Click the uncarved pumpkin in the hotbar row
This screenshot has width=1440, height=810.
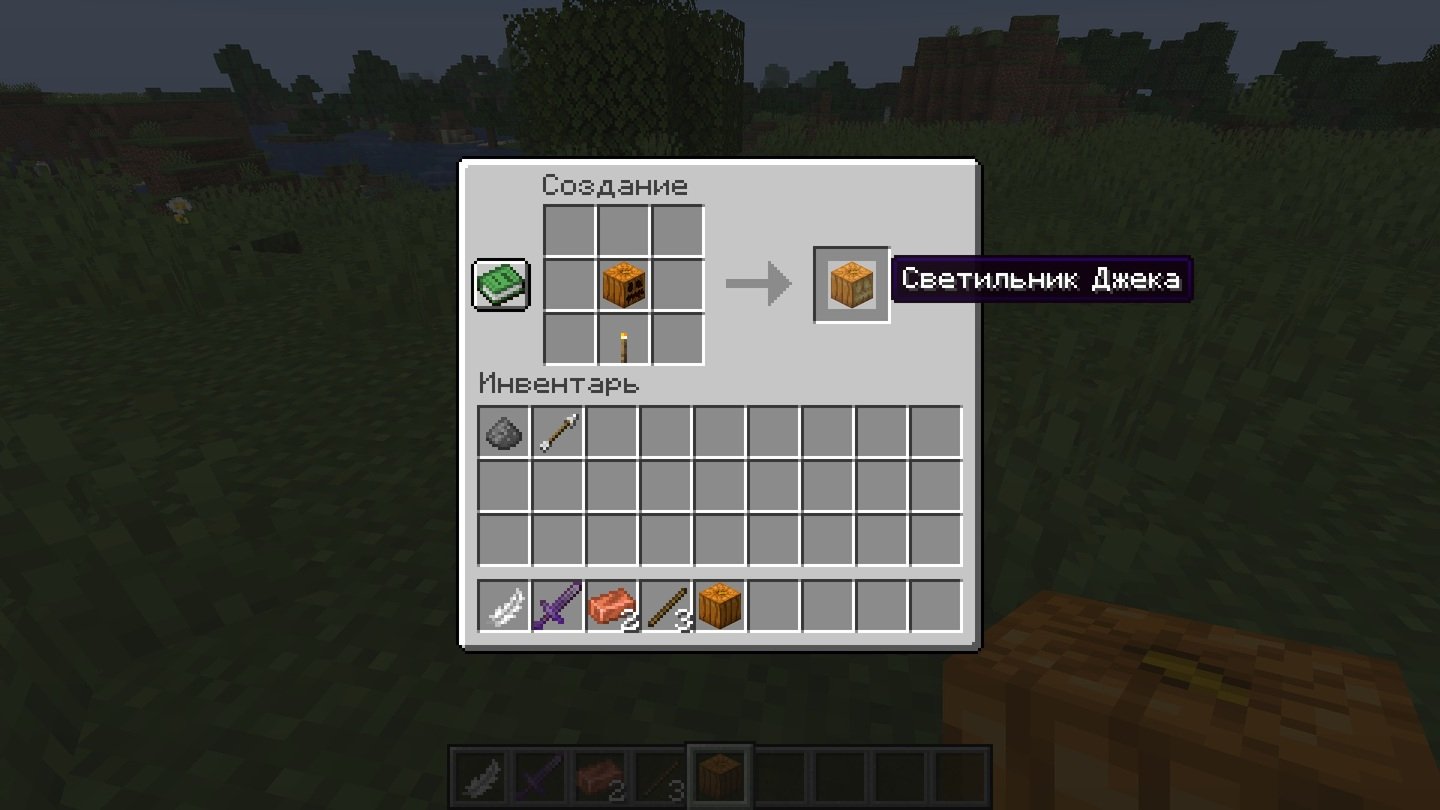(x=720, y=607)
